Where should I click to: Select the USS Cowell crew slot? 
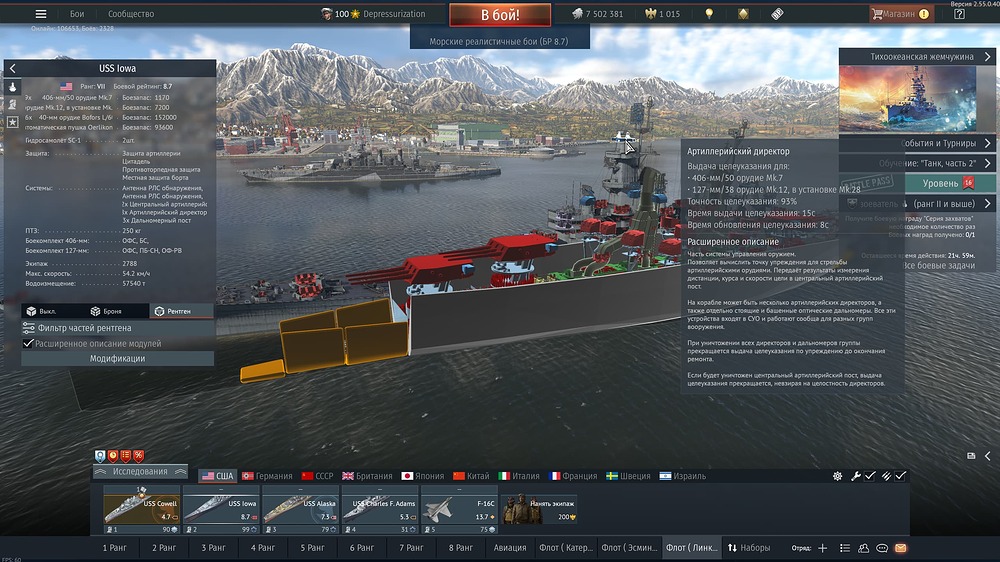[x=142, y=507]
